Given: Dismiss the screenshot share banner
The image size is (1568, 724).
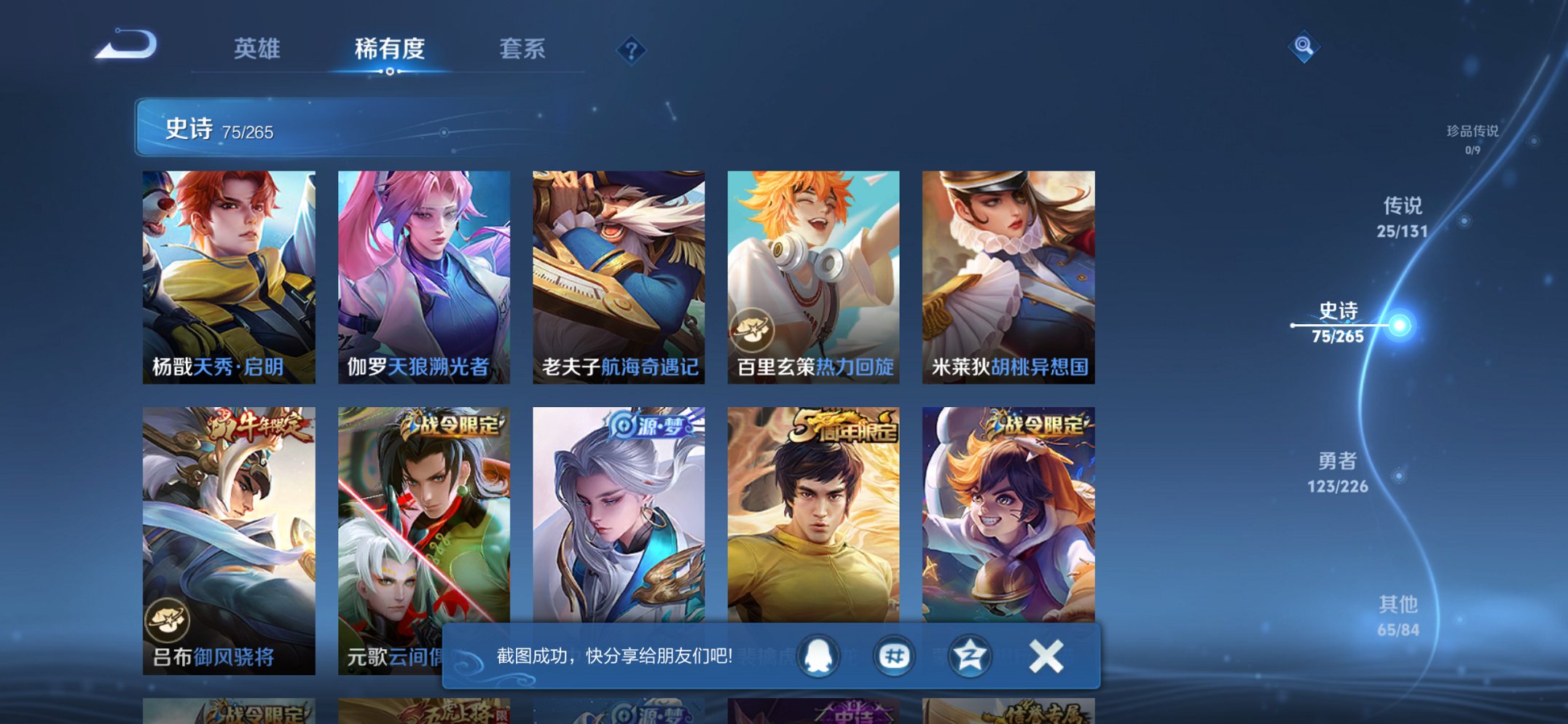Looking at the screenshot, I should pyautogui.click(x=1045, y=656).
